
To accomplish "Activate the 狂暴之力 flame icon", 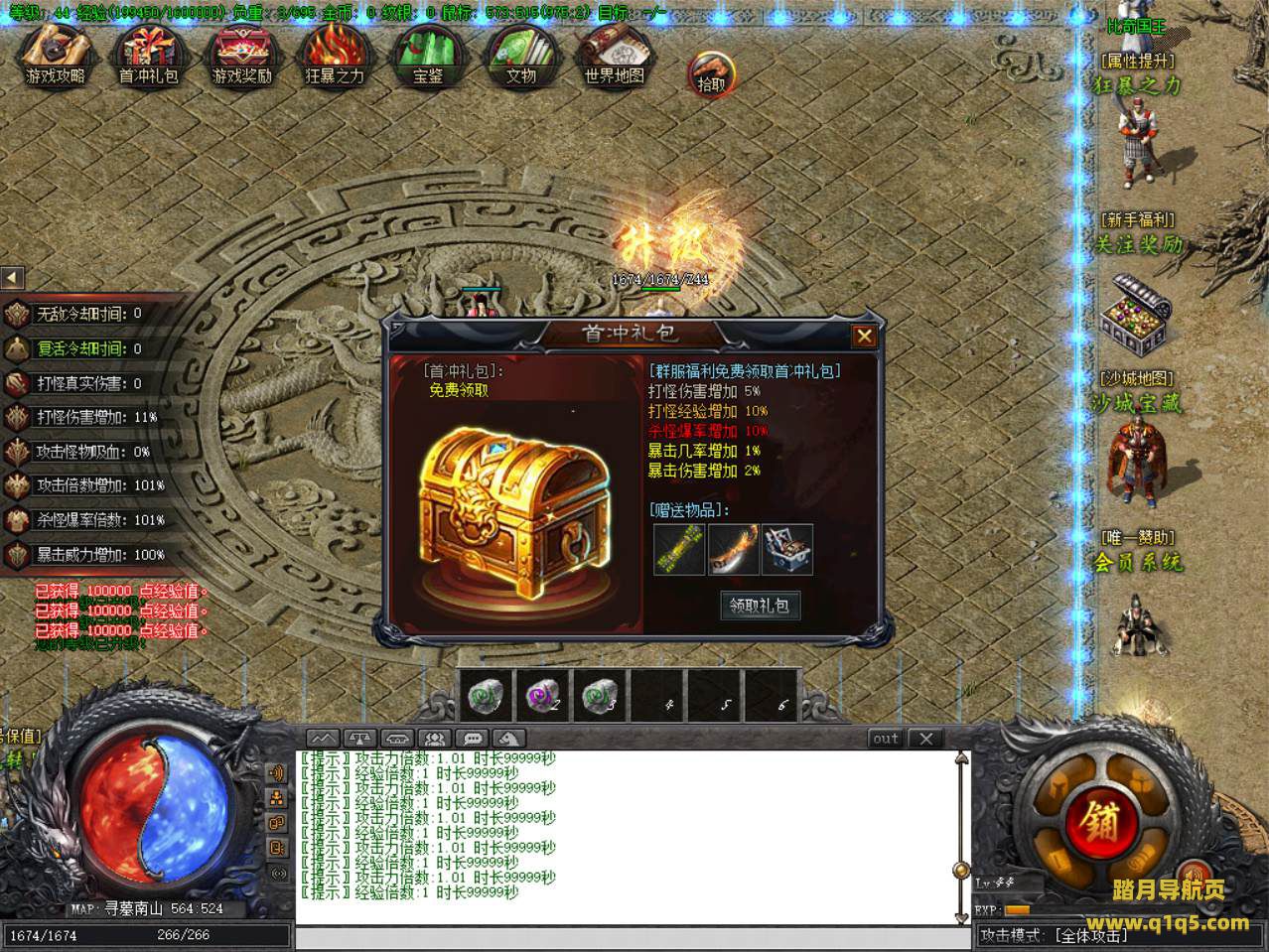I will [x=335, y=56].
